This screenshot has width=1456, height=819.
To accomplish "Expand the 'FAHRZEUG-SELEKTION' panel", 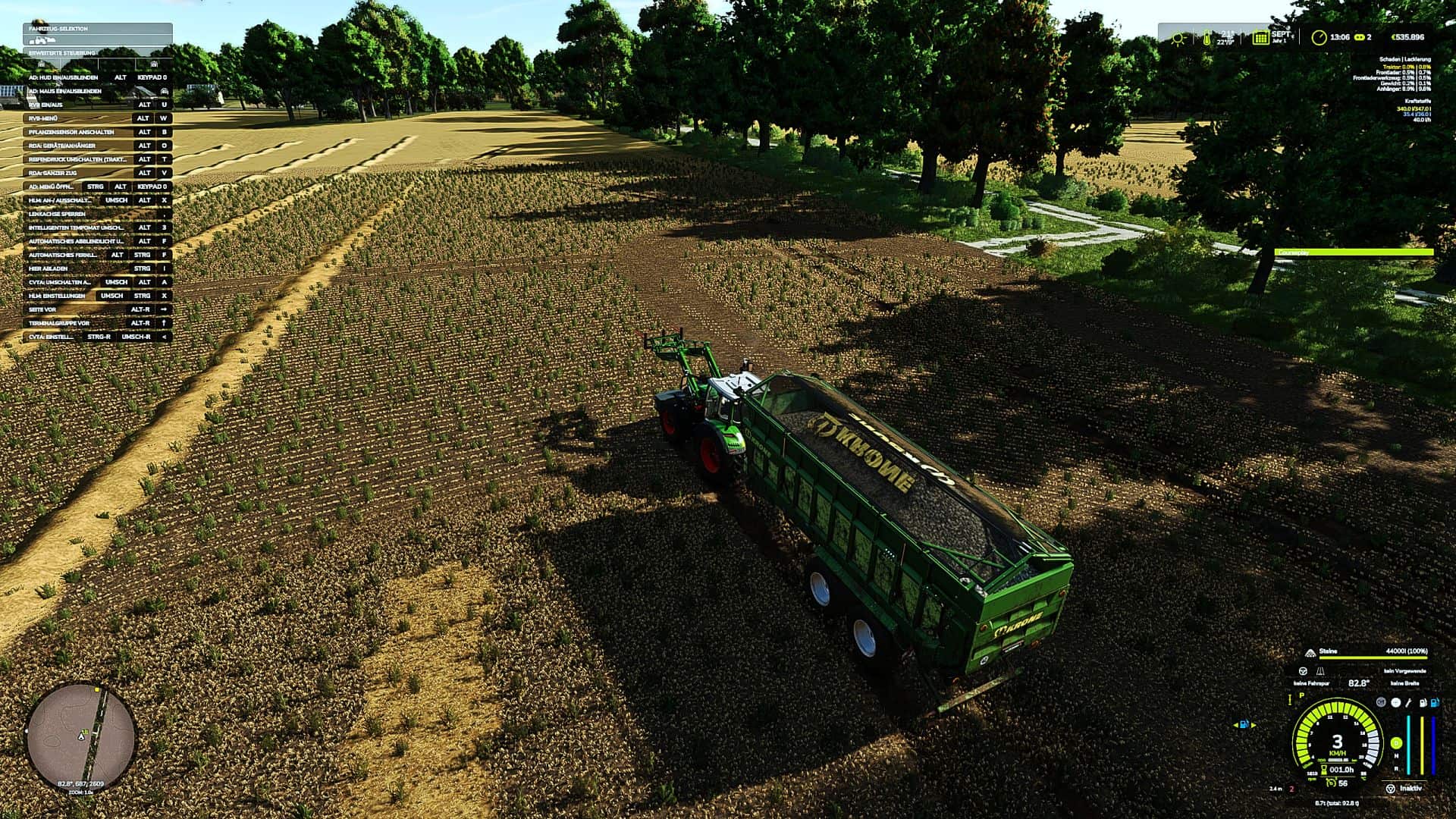I will (x=57, y=29).
